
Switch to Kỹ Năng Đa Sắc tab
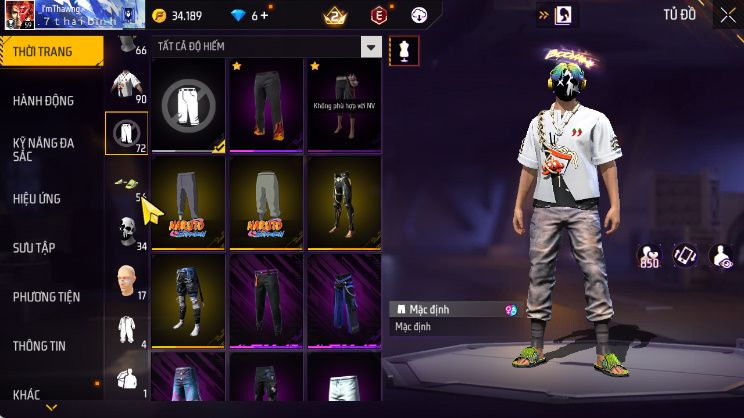coord(45,149)
